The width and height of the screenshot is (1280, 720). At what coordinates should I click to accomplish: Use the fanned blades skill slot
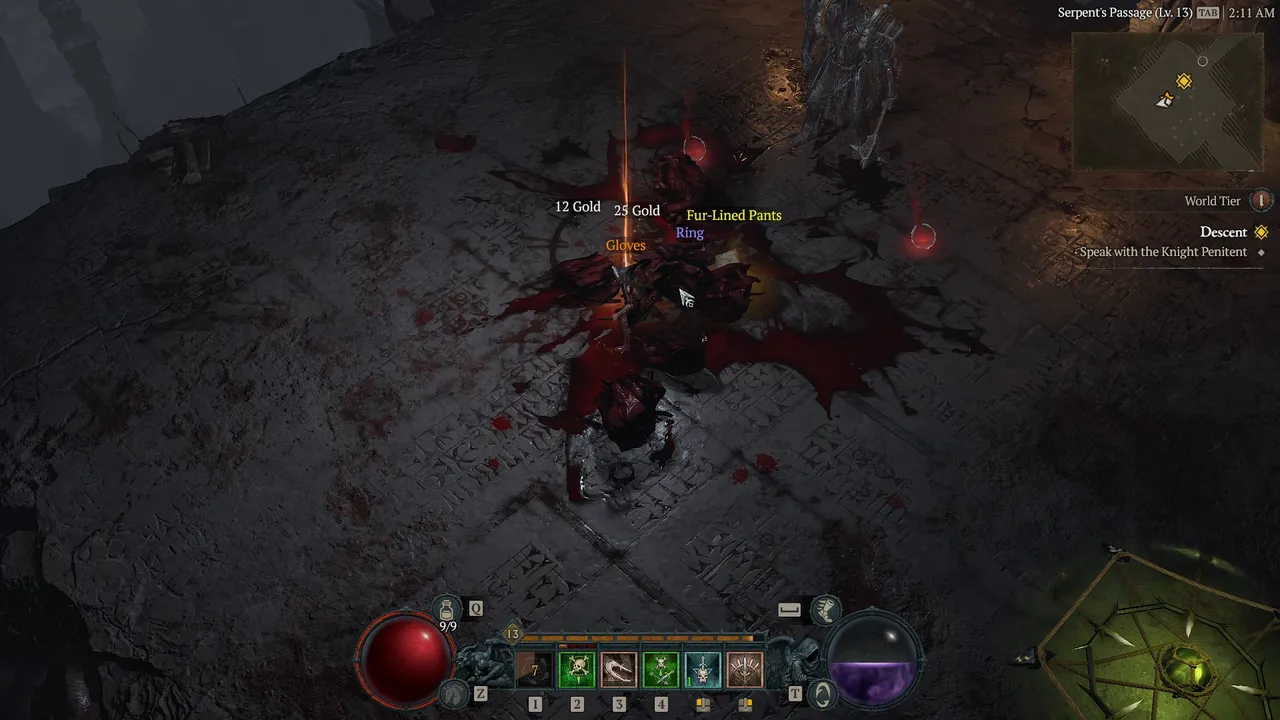[745, 669]
